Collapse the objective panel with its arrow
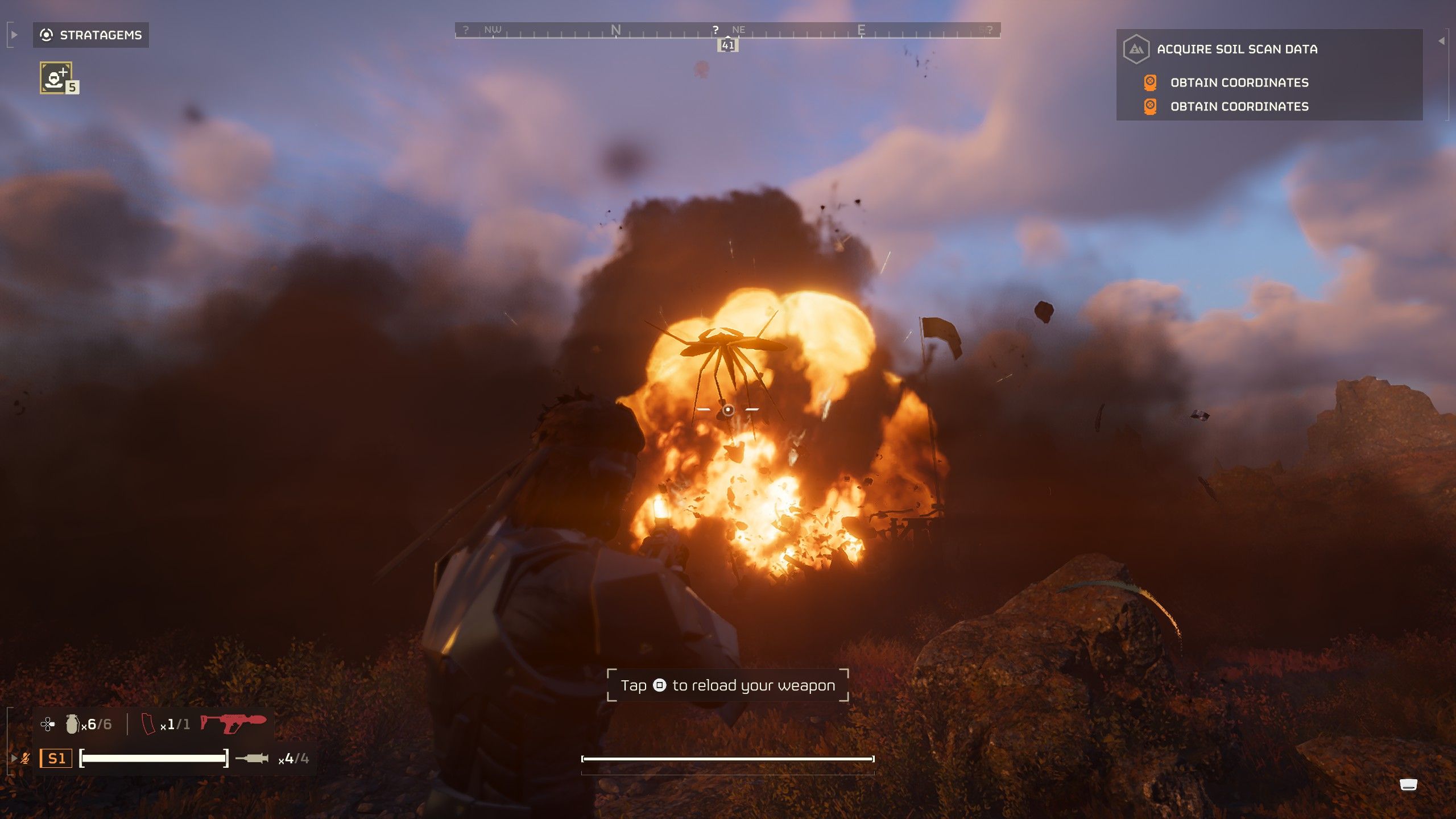 (1441, 41)
